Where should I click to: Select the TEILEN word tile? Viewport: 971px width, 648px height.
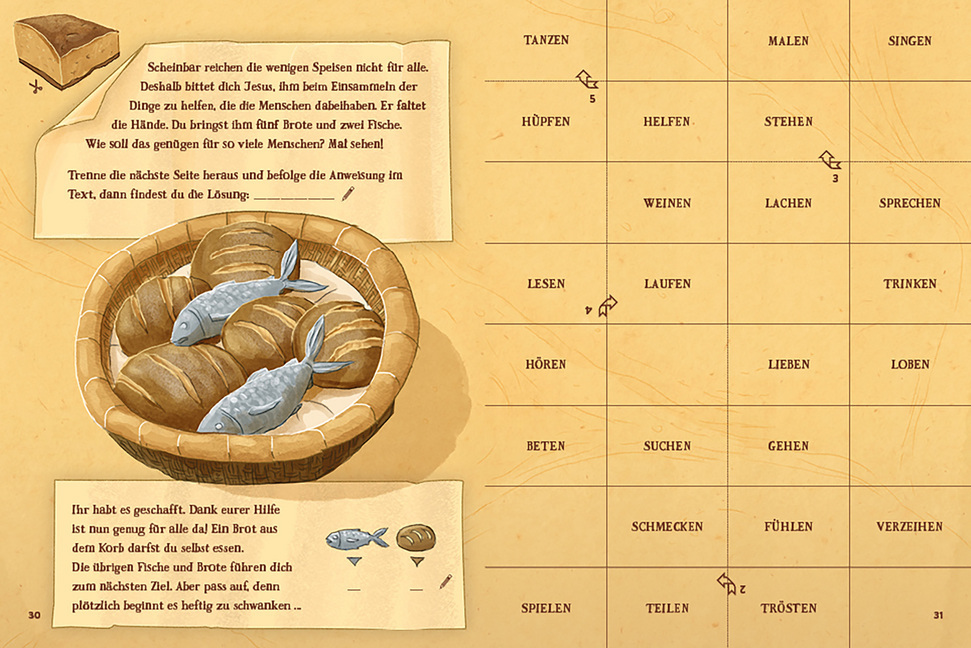(667, 608)
